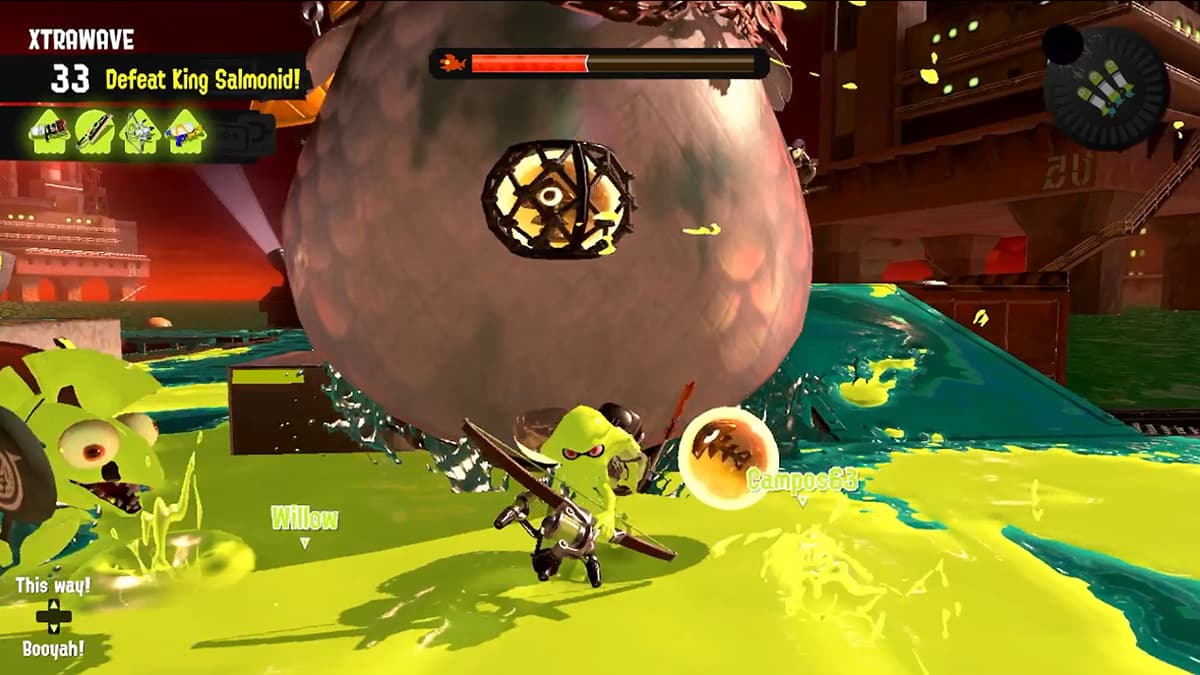Click the teammate icon with blue-yellow shooter
Image resolution: width=1200 pixels, height=675 pixels.
(x=186, y=132)
